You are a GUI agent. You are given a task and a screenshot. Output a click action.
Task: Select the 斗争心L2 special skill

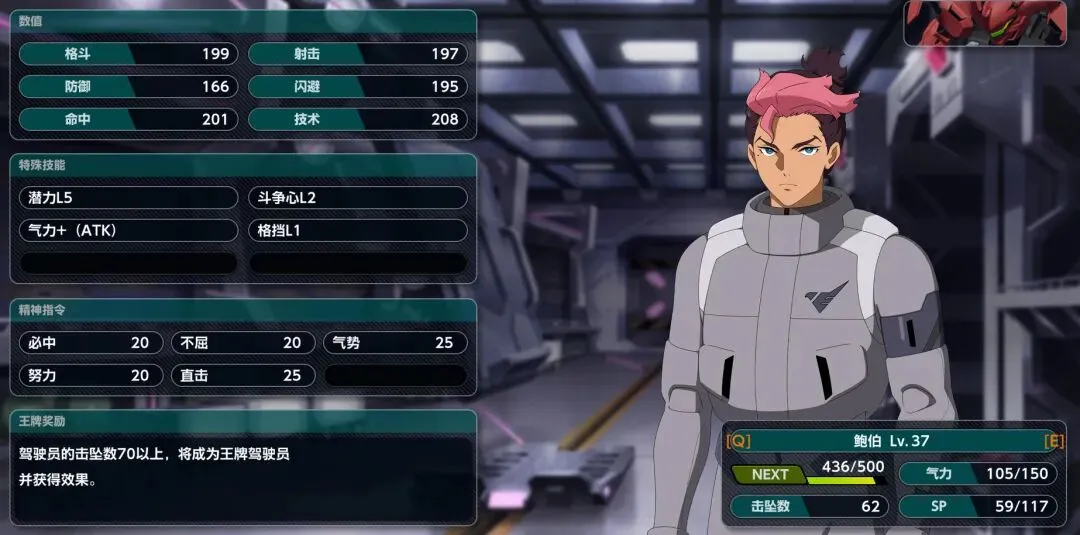357,198
